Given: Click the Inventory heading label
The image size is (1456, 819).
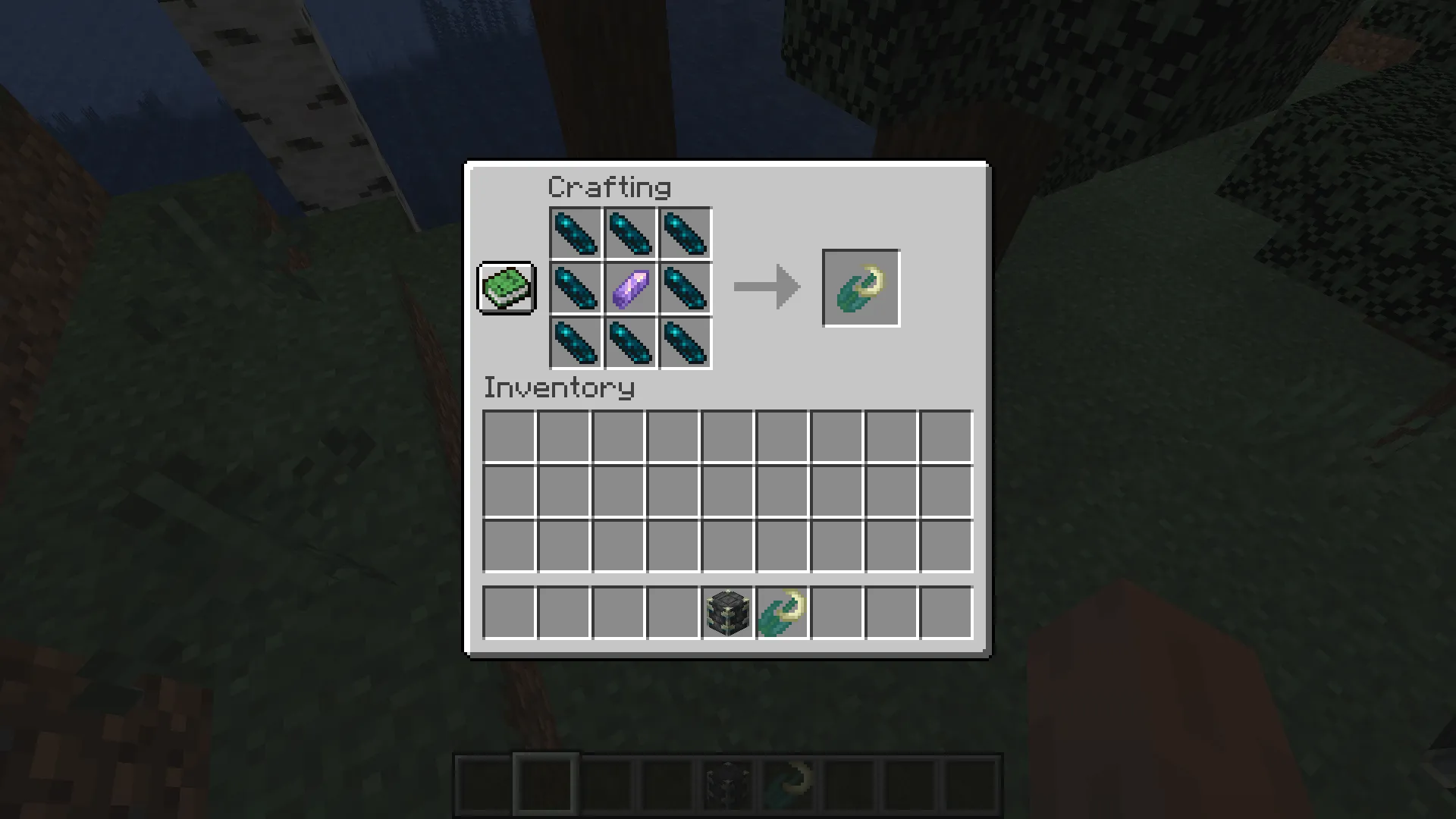Looking at the screenshot, I should (559, 388).
